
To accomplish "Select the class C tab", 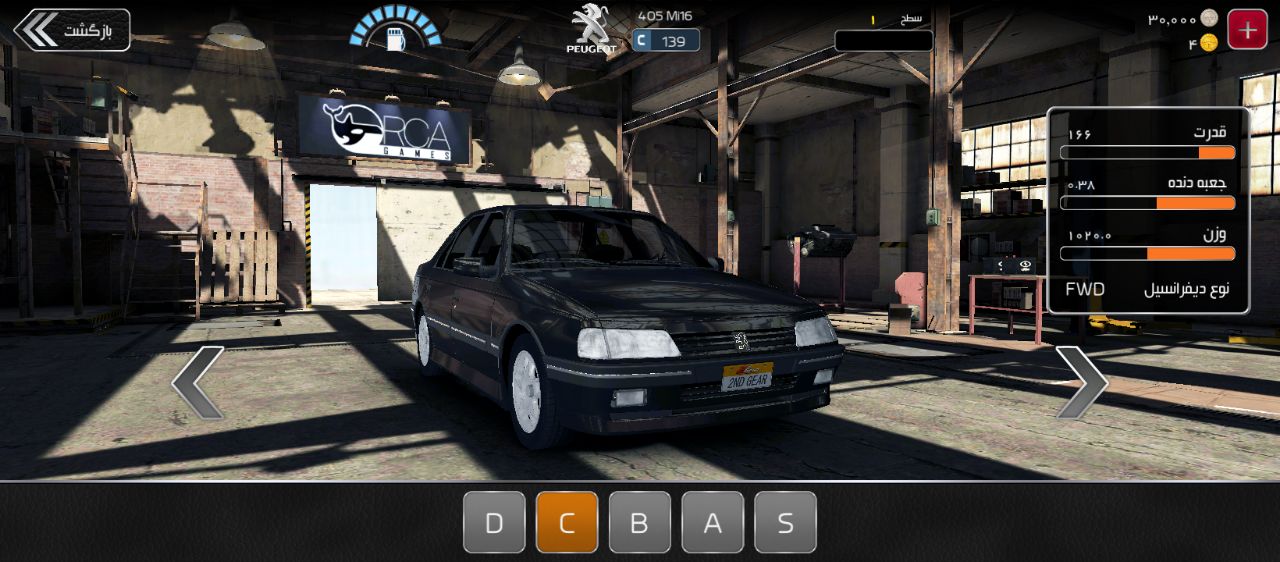I will tap(567, 522).
